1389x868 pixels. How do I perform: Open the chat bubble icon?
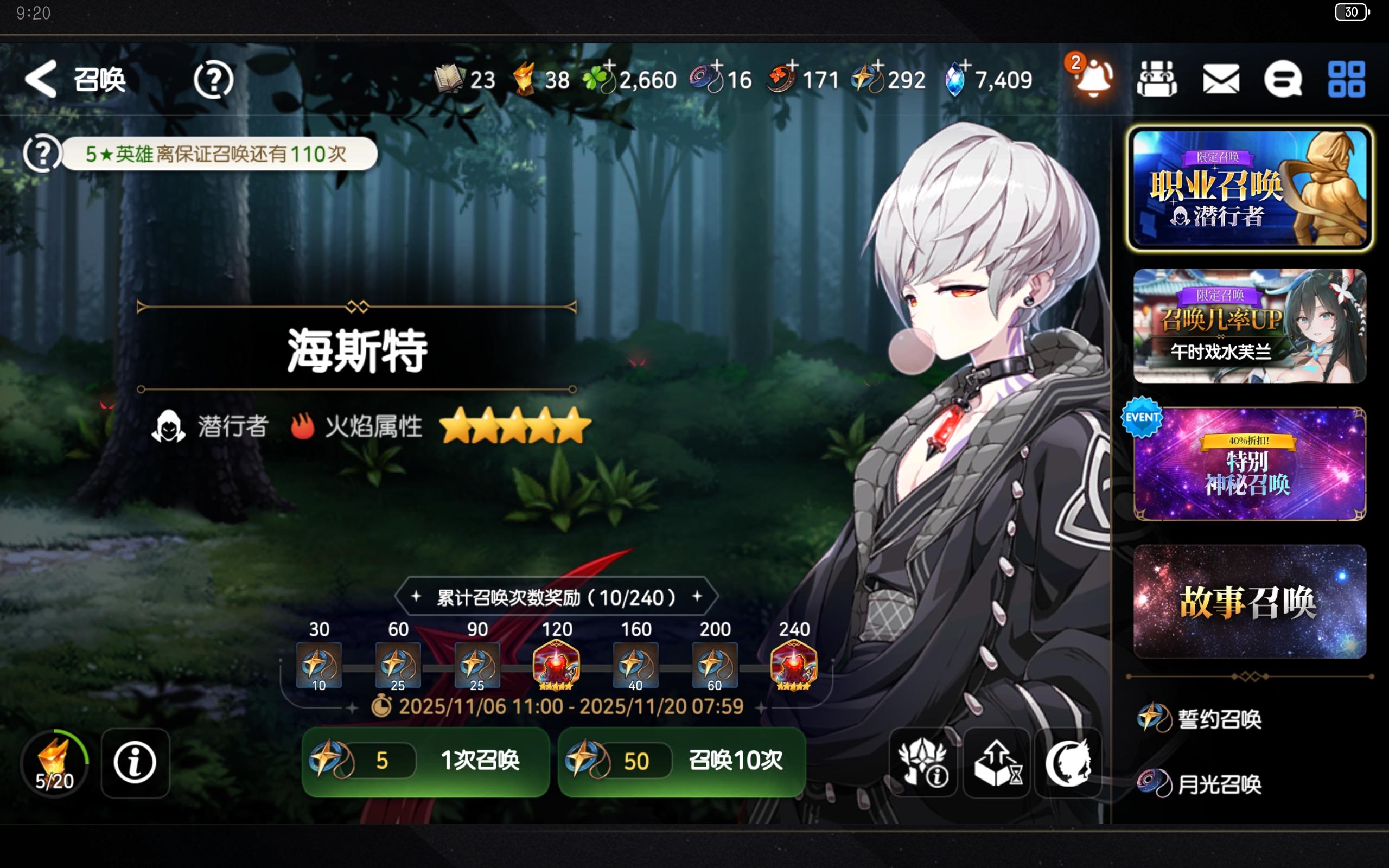point(1284,80)
